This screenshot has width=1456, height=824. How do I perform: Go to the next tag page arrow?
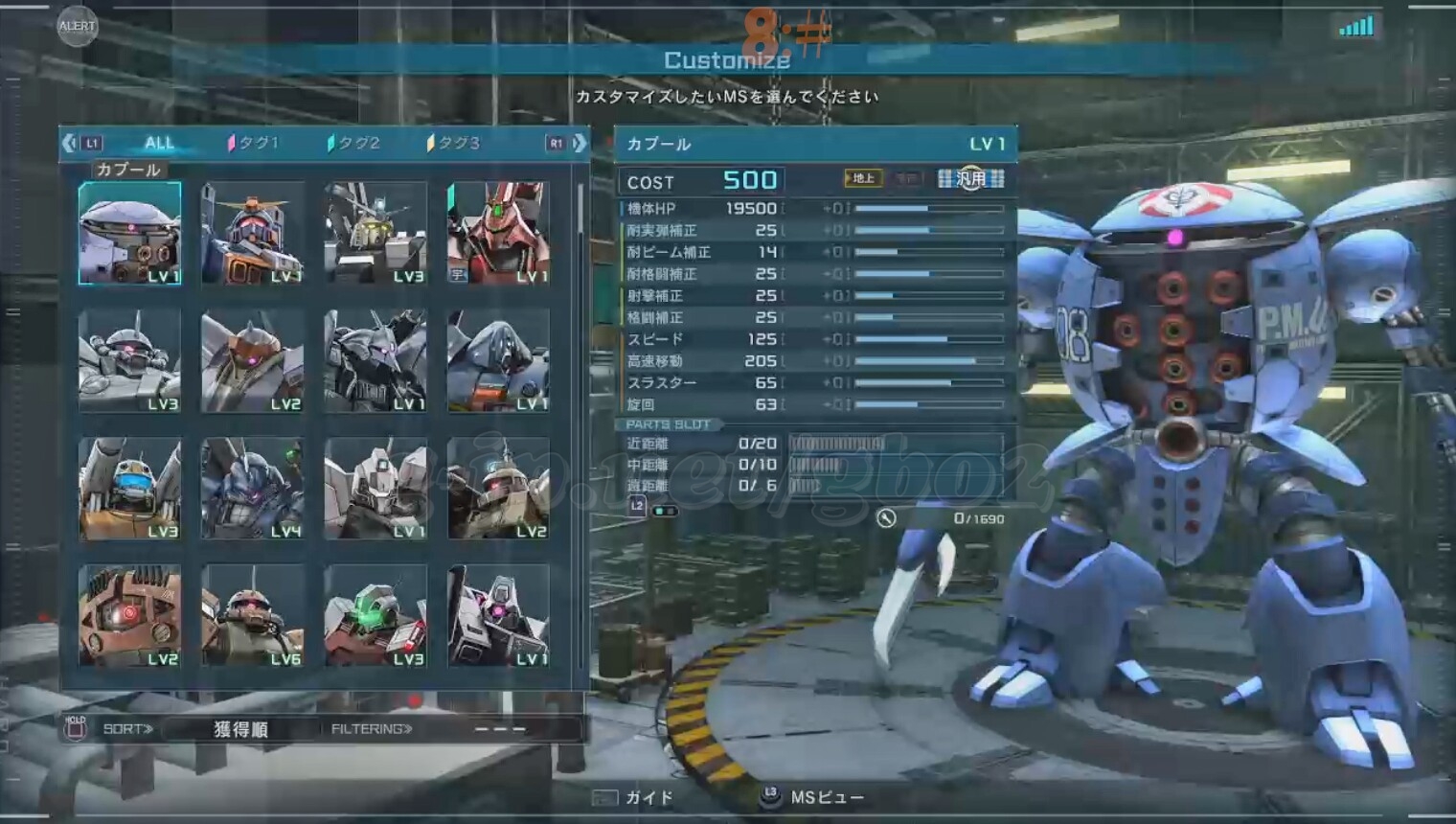(x=579, y=143)
